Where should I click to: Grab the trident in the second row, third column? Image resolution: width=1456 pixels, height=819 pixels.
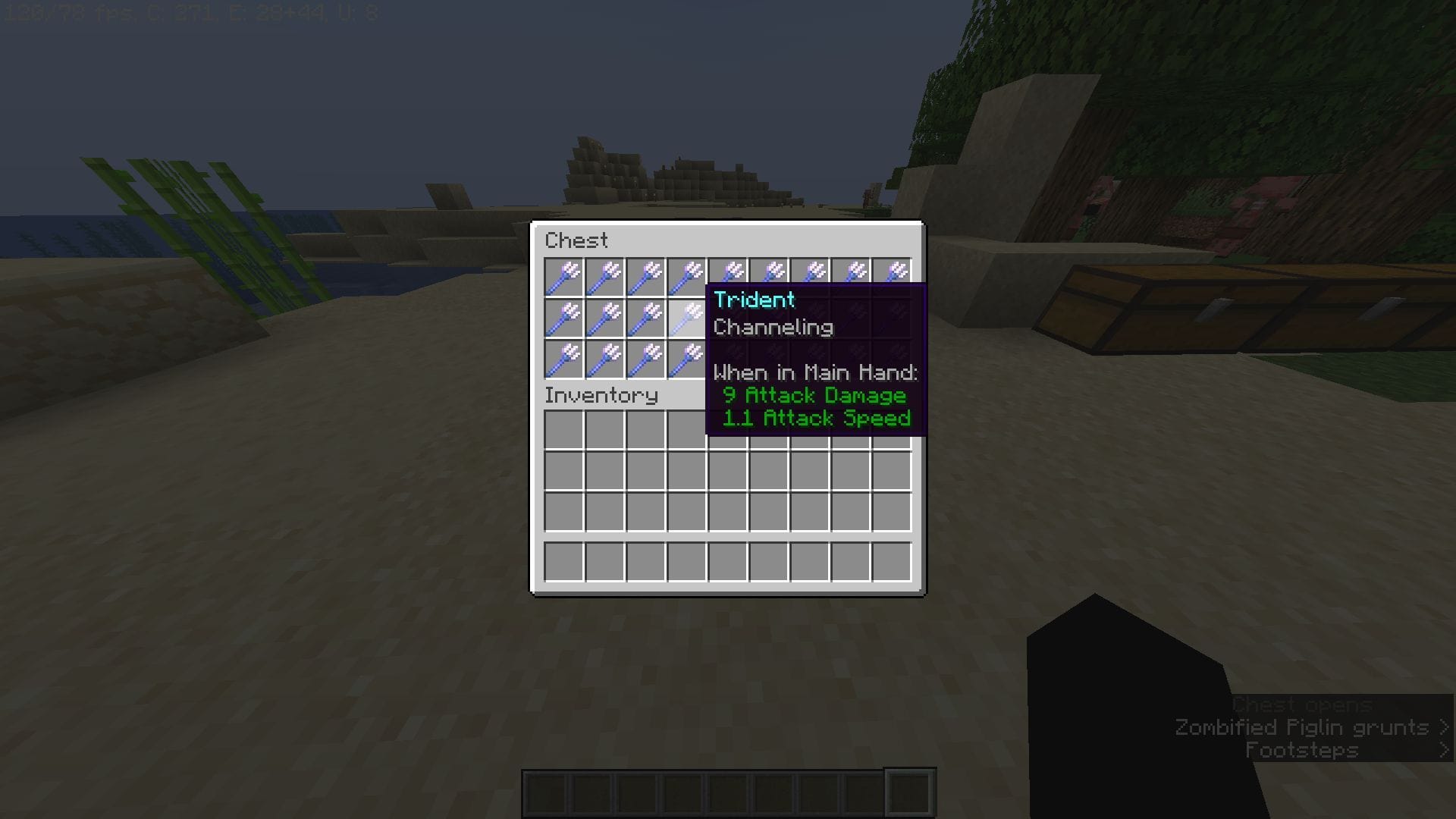click(x=647, y=318)
